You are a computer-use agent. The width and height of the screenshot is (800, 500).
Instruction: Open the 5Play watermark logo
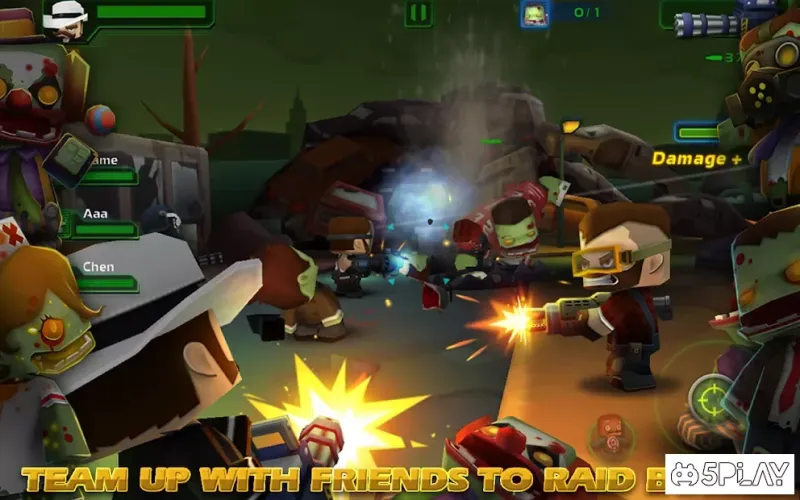729,474
